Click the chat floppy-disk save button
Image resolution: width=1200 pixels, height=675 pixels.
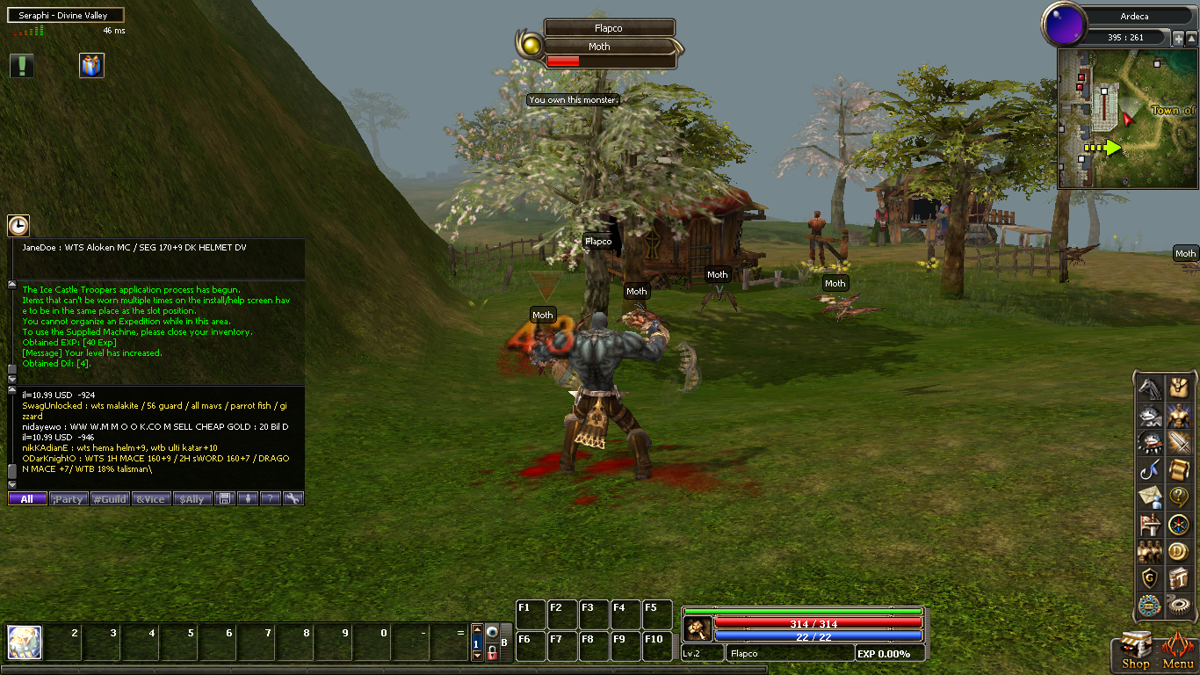(x=225, y=498)
